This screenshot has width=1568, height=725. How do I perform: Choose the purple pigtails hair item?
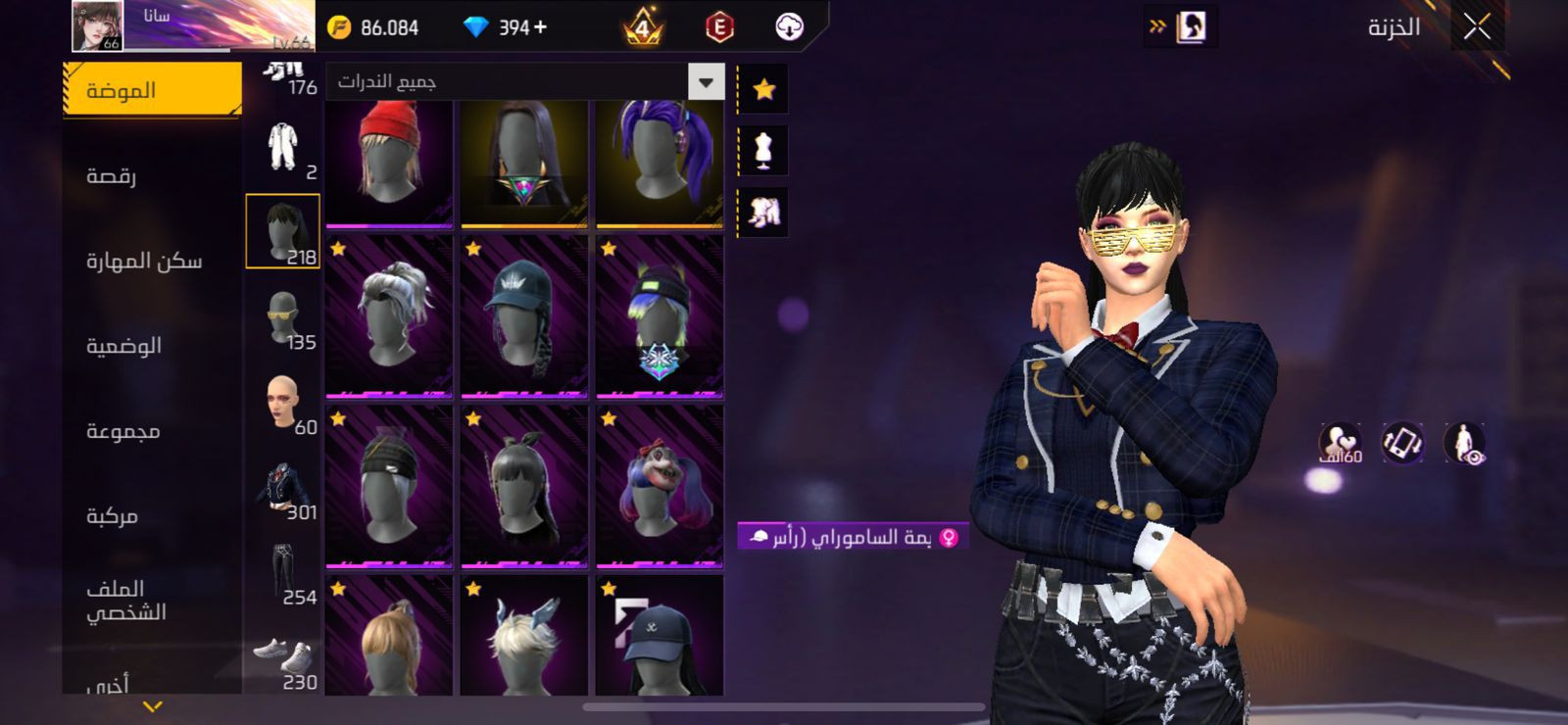point(660,164)
